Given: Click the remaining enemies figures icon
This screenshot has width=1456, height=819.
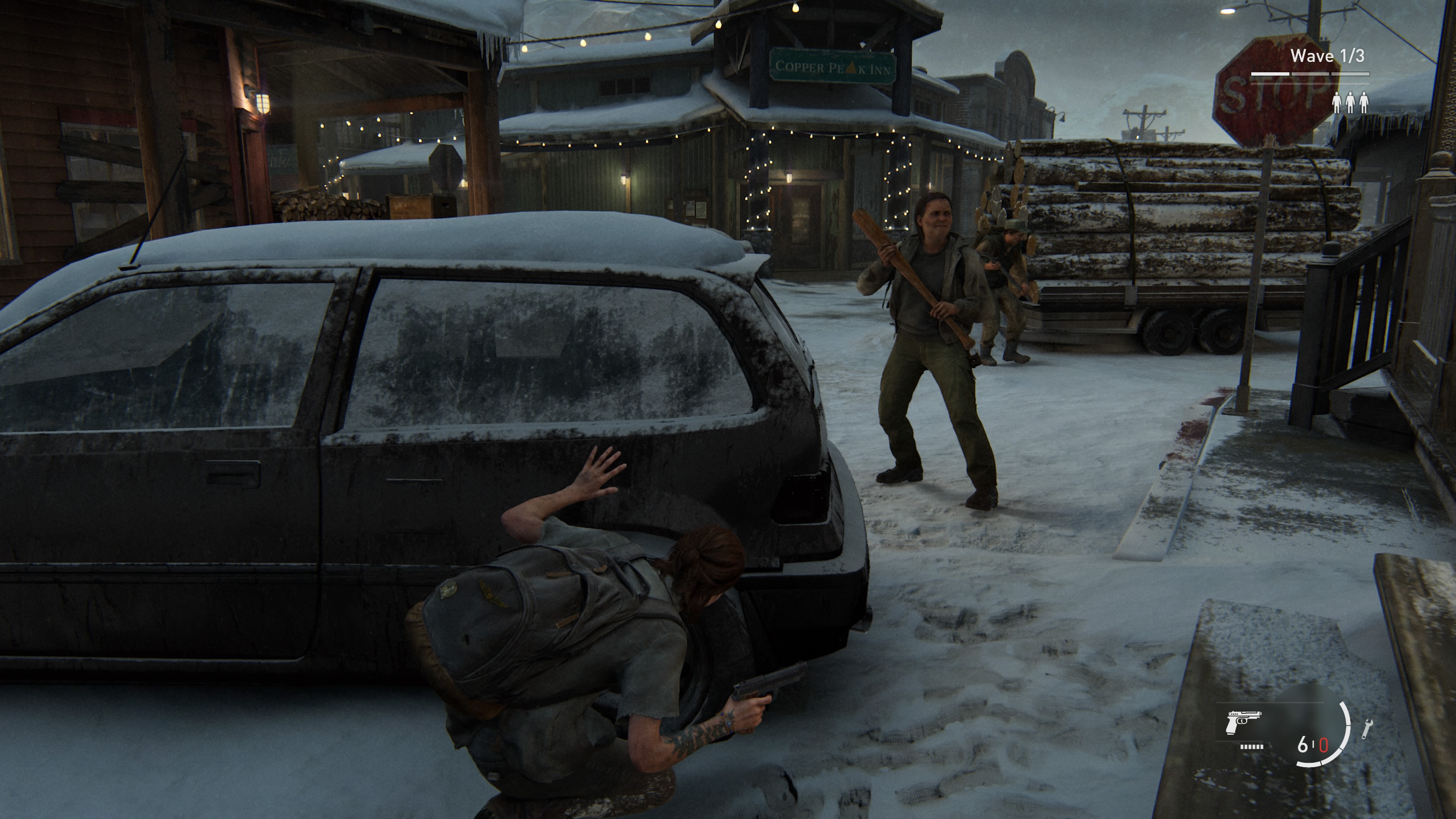Looking at the screenshot, I should [1350, 102].
